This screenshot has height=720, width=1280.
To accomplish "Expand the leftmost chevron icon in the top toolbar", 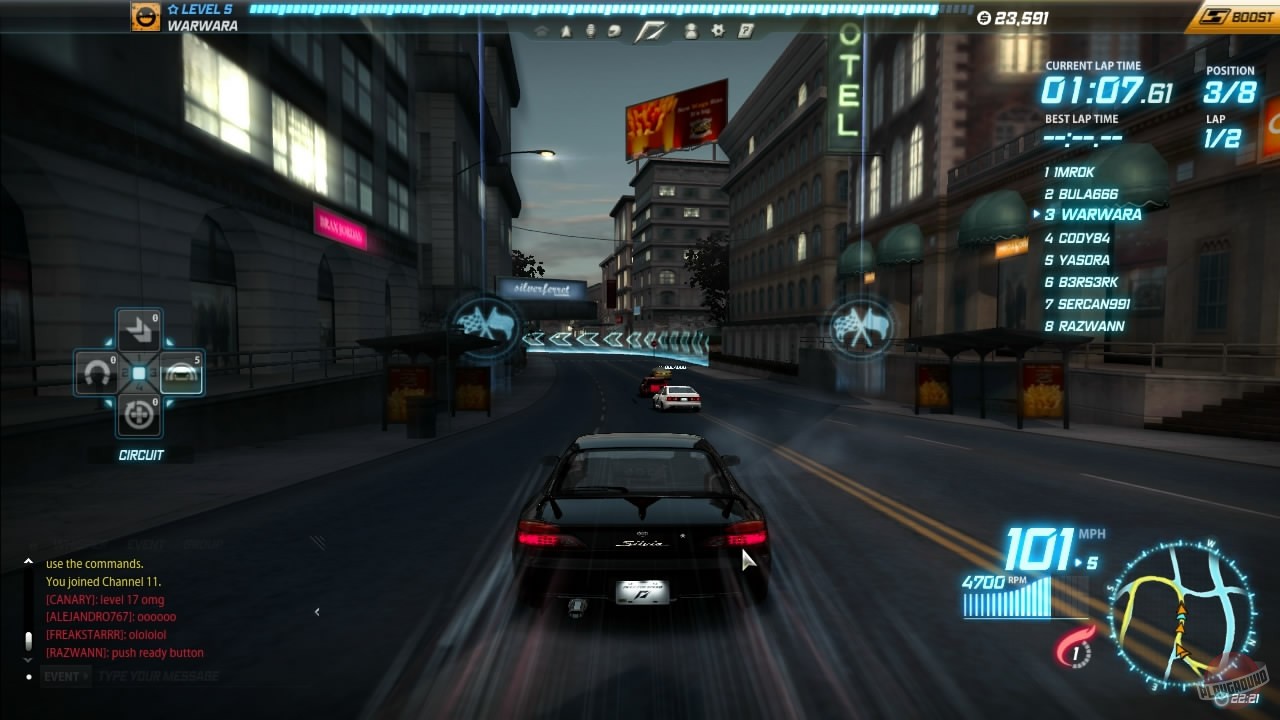I will (x=542, y=31).
